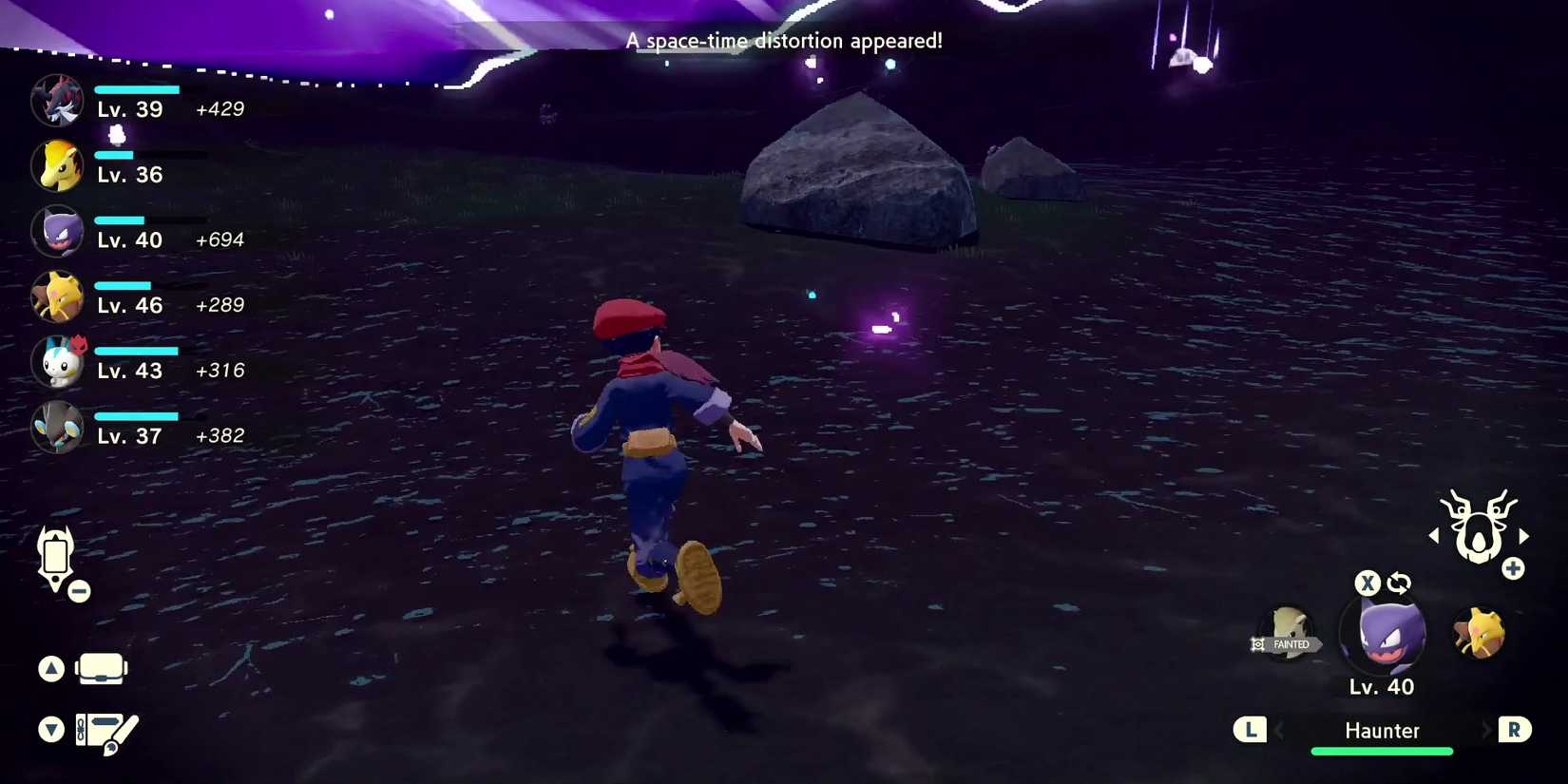Open the satchel item bag
The width and height of the screenshot is (1568, 784).
click(x=102, y=668)
